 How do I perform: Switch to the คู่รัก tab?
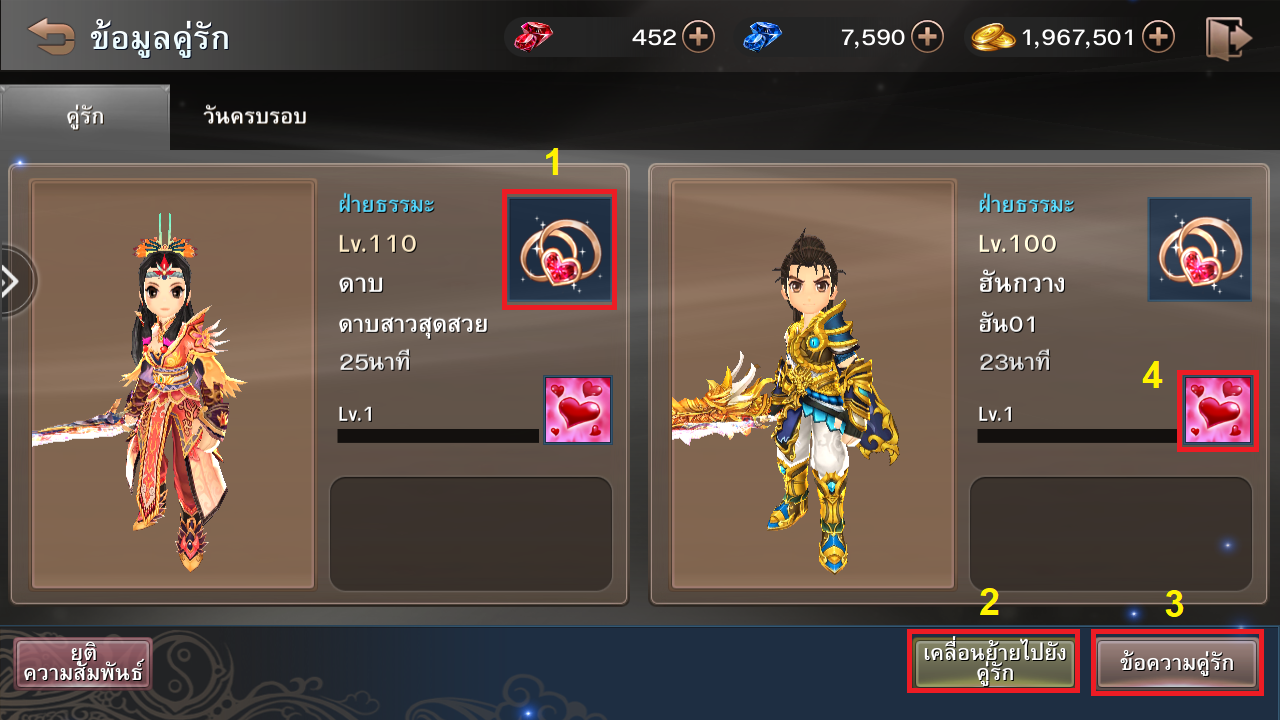[84, 117]
